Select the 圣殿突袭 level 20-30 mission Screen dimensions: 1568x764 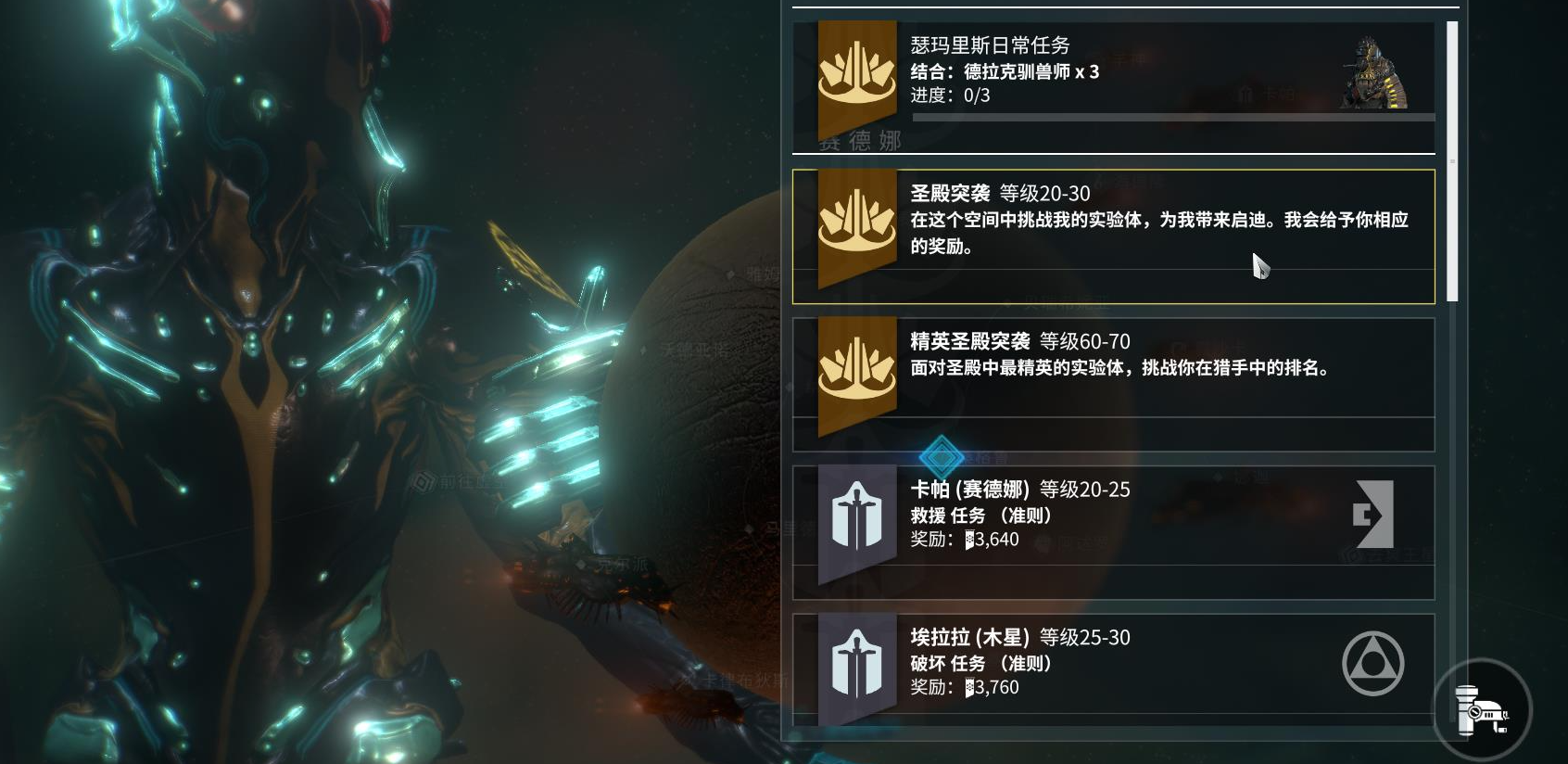click(x=1112, y=236)
